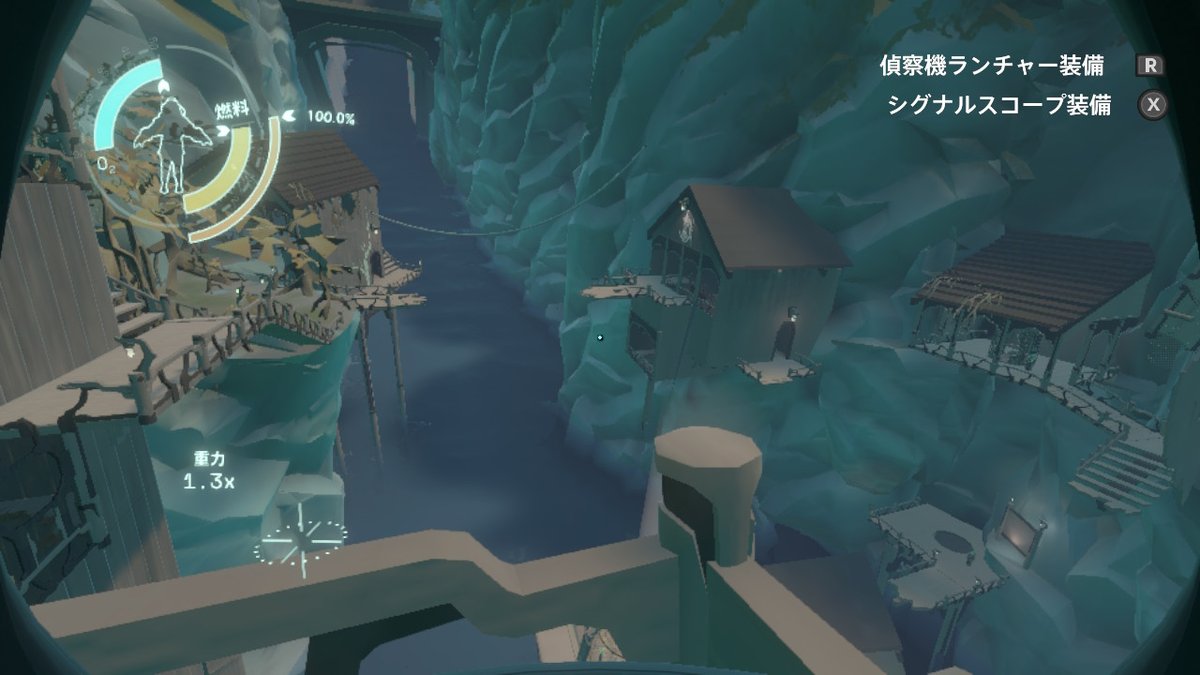Choose the シグナルスコープ装備 equip option
1200x675 pixels.
[x=999, y=106]
